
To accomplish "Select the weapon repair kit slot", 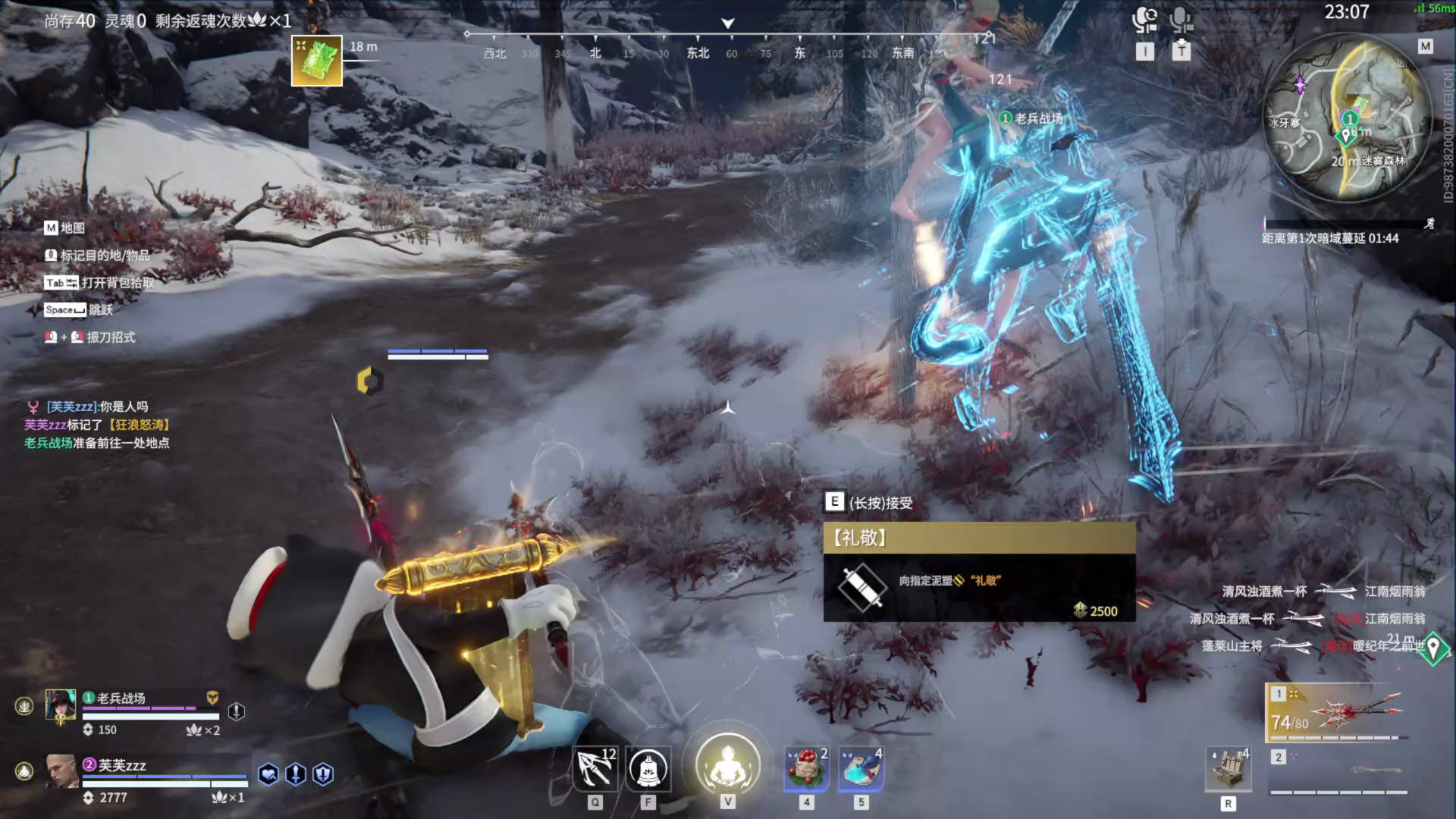I will coord(1228,769).
